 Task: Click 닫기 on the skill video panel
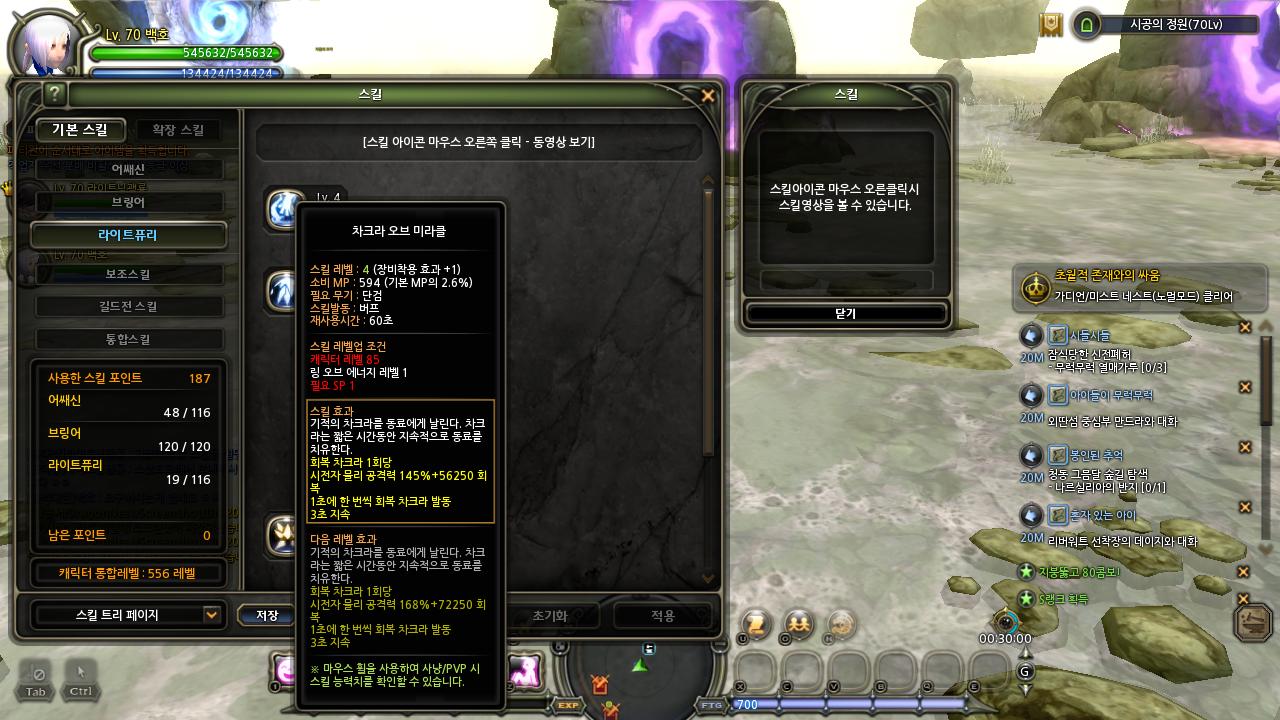pyautogui.click(x=846, y=312)
